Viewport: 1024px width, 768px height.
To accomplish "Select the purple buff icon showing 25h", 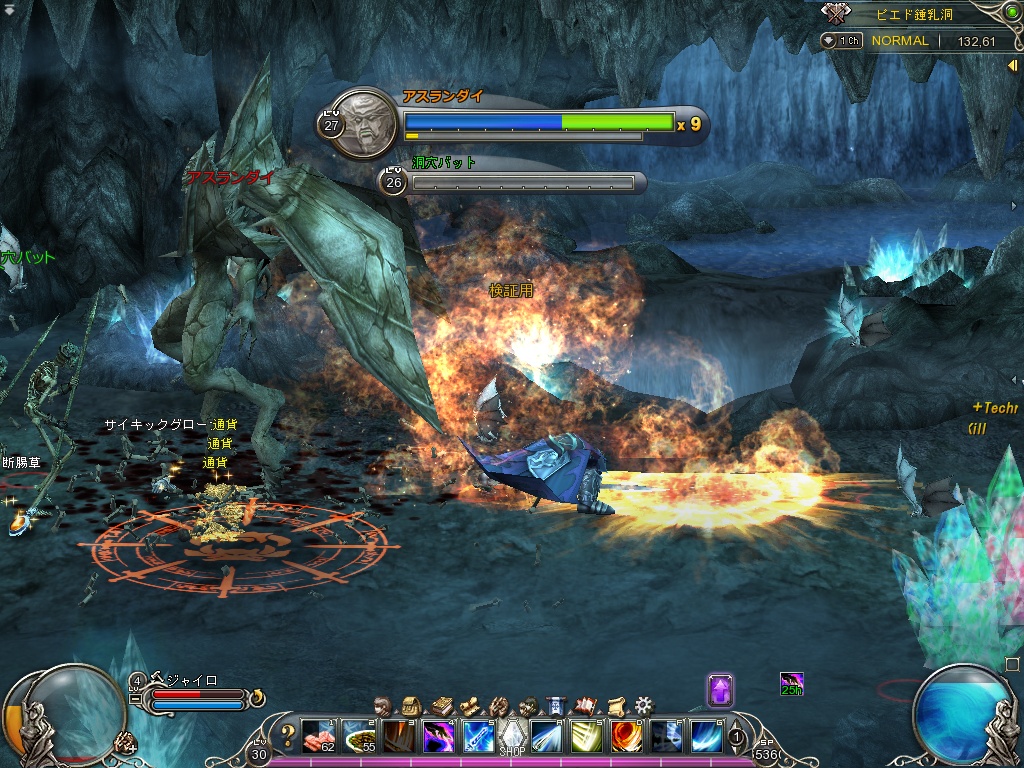I will tap(791, 684).
